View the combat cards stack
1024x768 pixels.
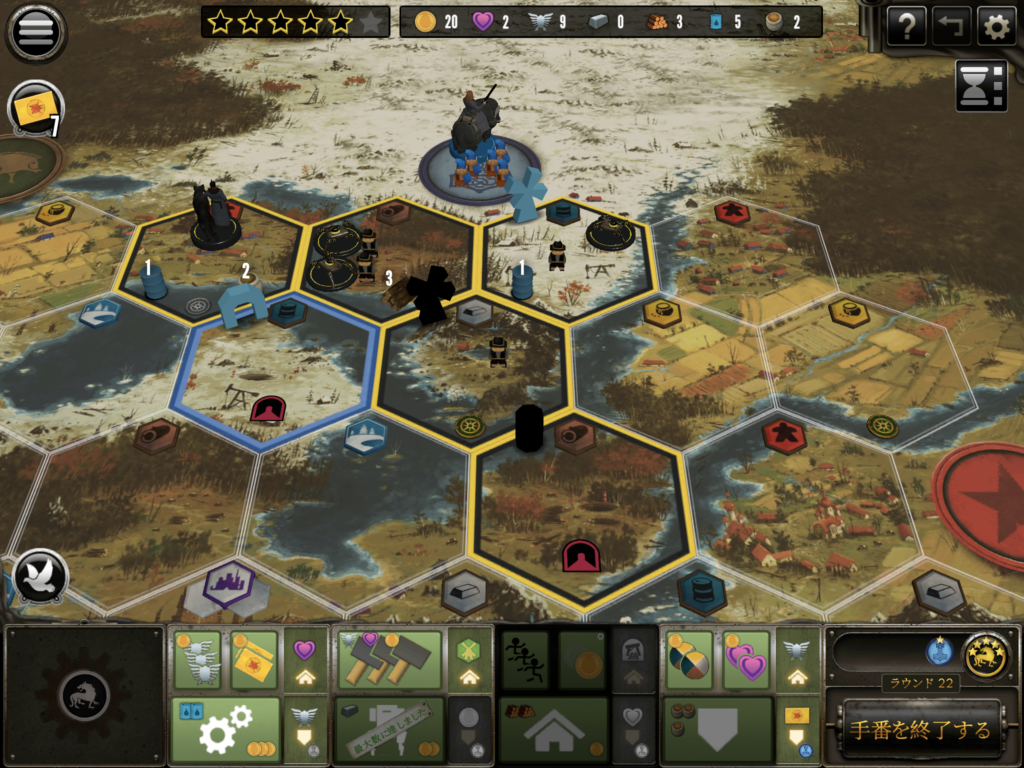(x=36, y=107)
